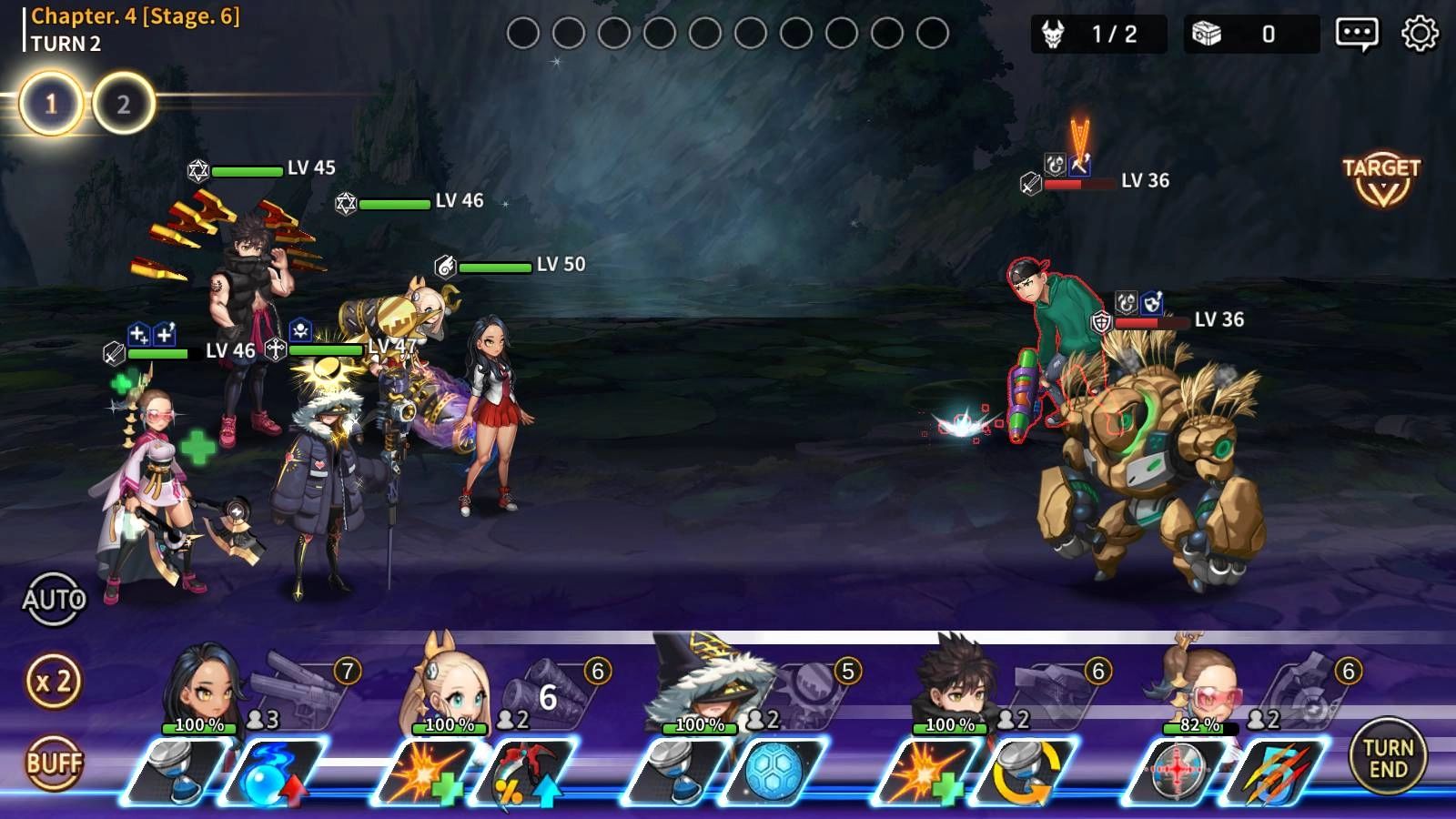Toggle AUTO battle mode
Screen dimensions: 1456x819
(56, 598)
